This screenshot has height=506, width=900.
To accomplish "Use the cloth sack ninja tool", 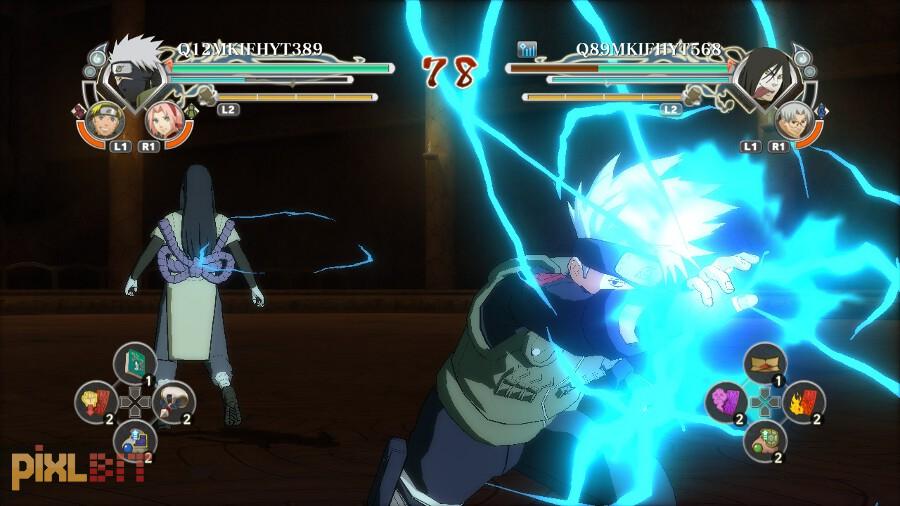I will pos(175,402).
